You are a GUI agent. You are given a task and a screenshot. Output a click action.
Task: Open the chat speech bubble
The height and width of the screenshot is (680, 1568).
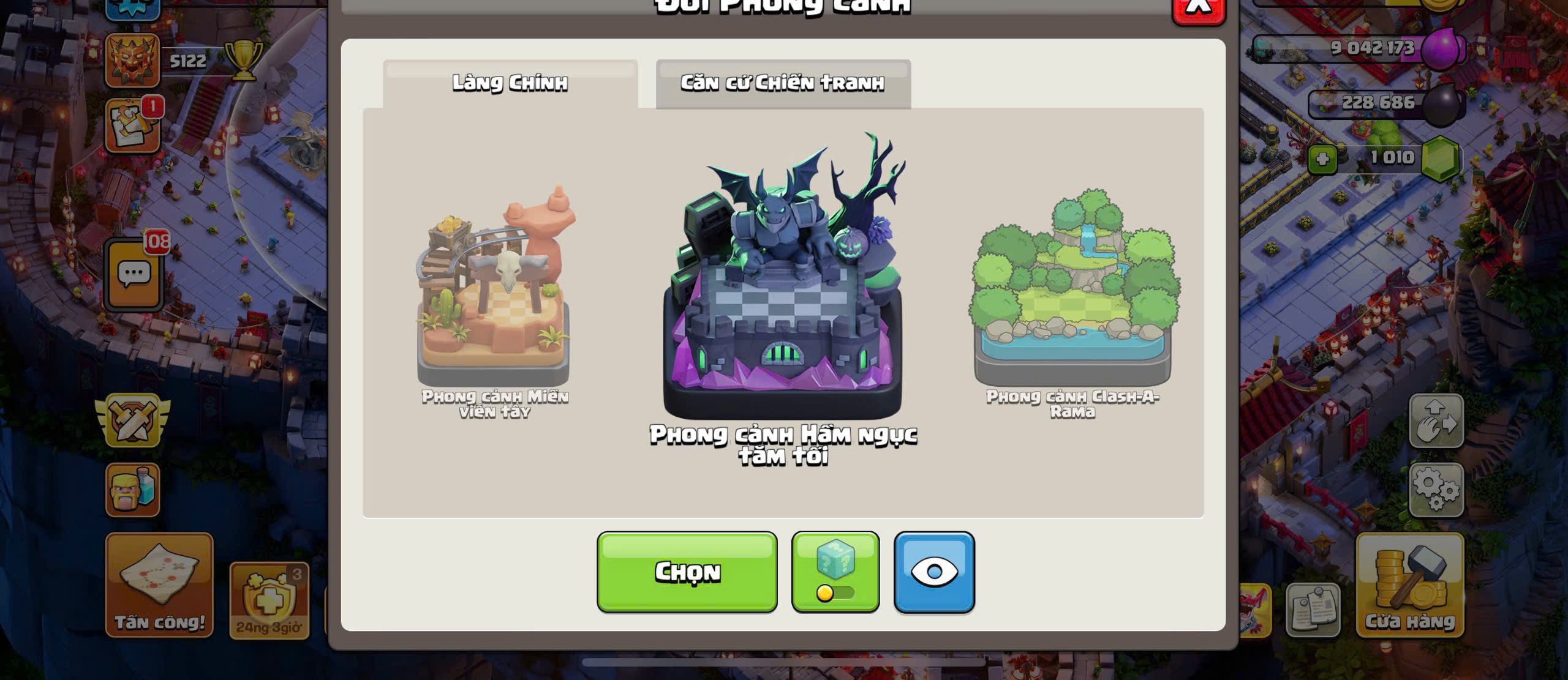click(134, 275)
